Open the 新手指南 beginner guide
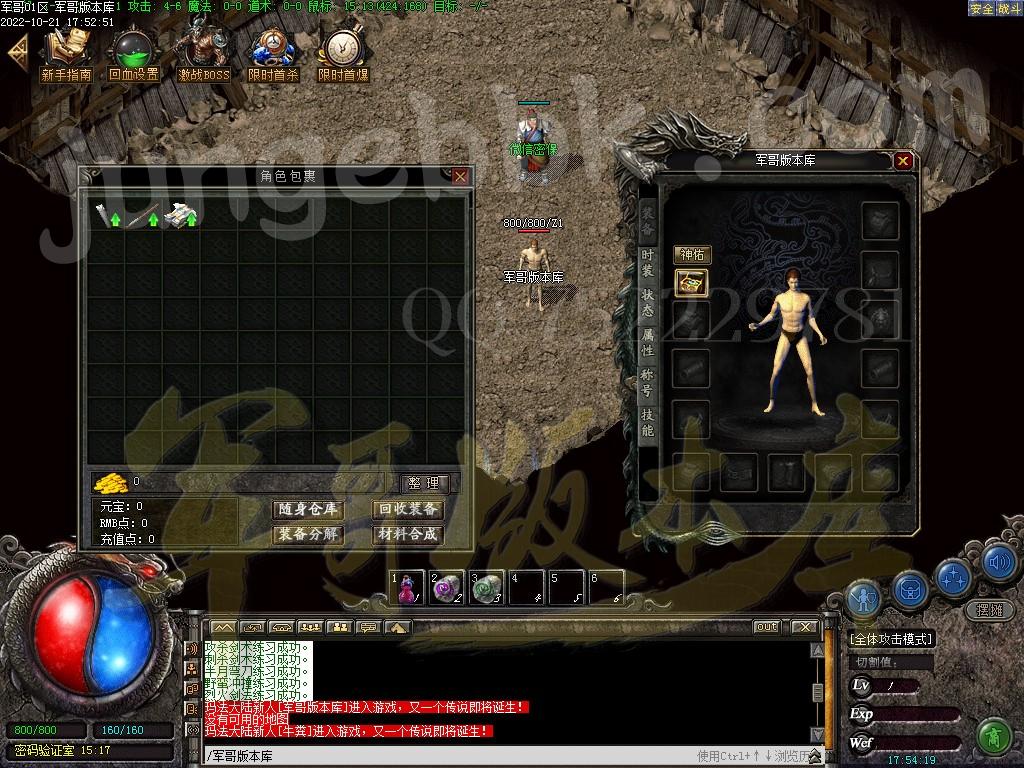This screenshot has width=1024, height=768. pos(66,56)
